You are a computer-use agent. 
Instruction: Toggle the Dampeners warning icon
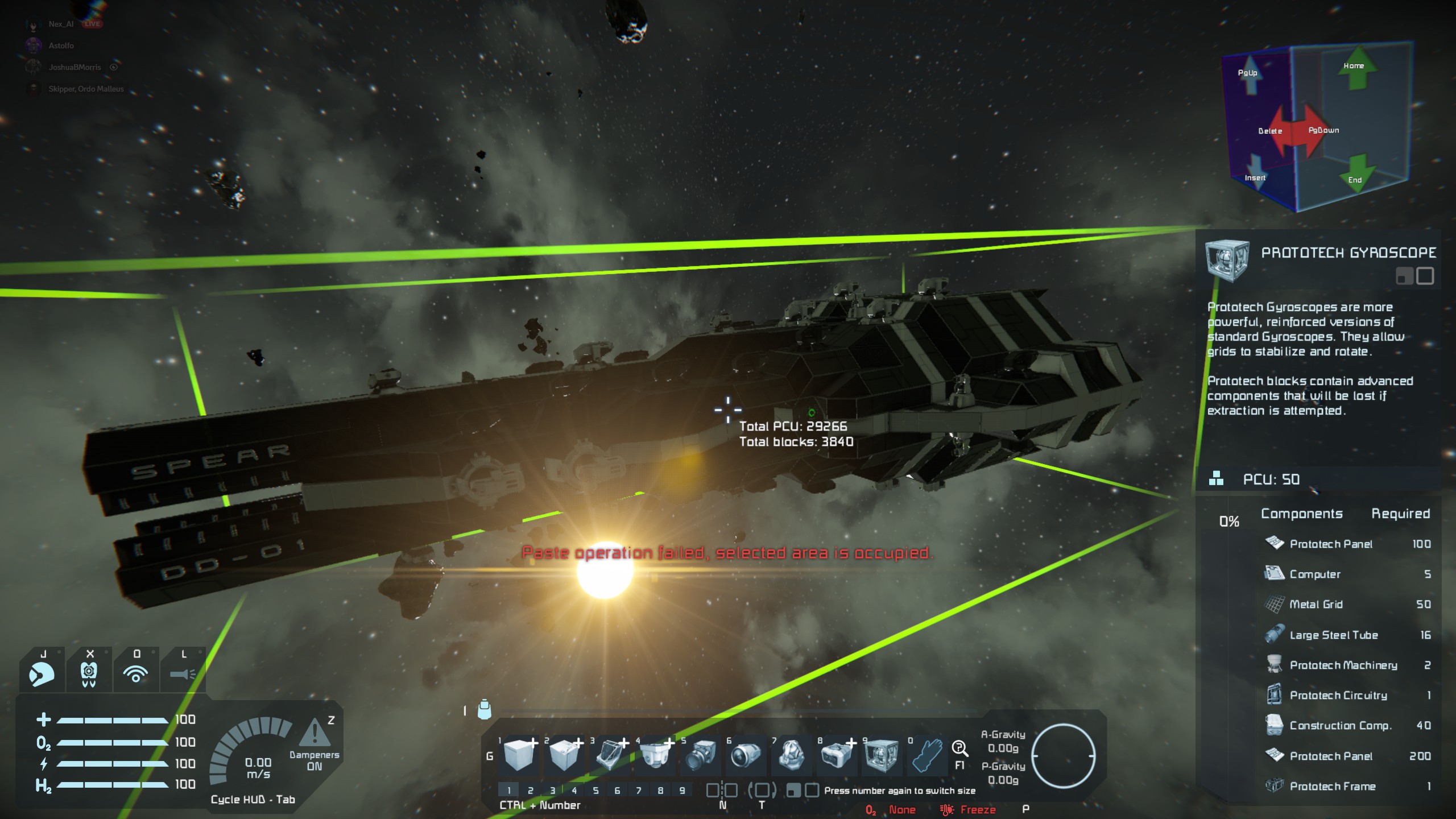[314, 734]
